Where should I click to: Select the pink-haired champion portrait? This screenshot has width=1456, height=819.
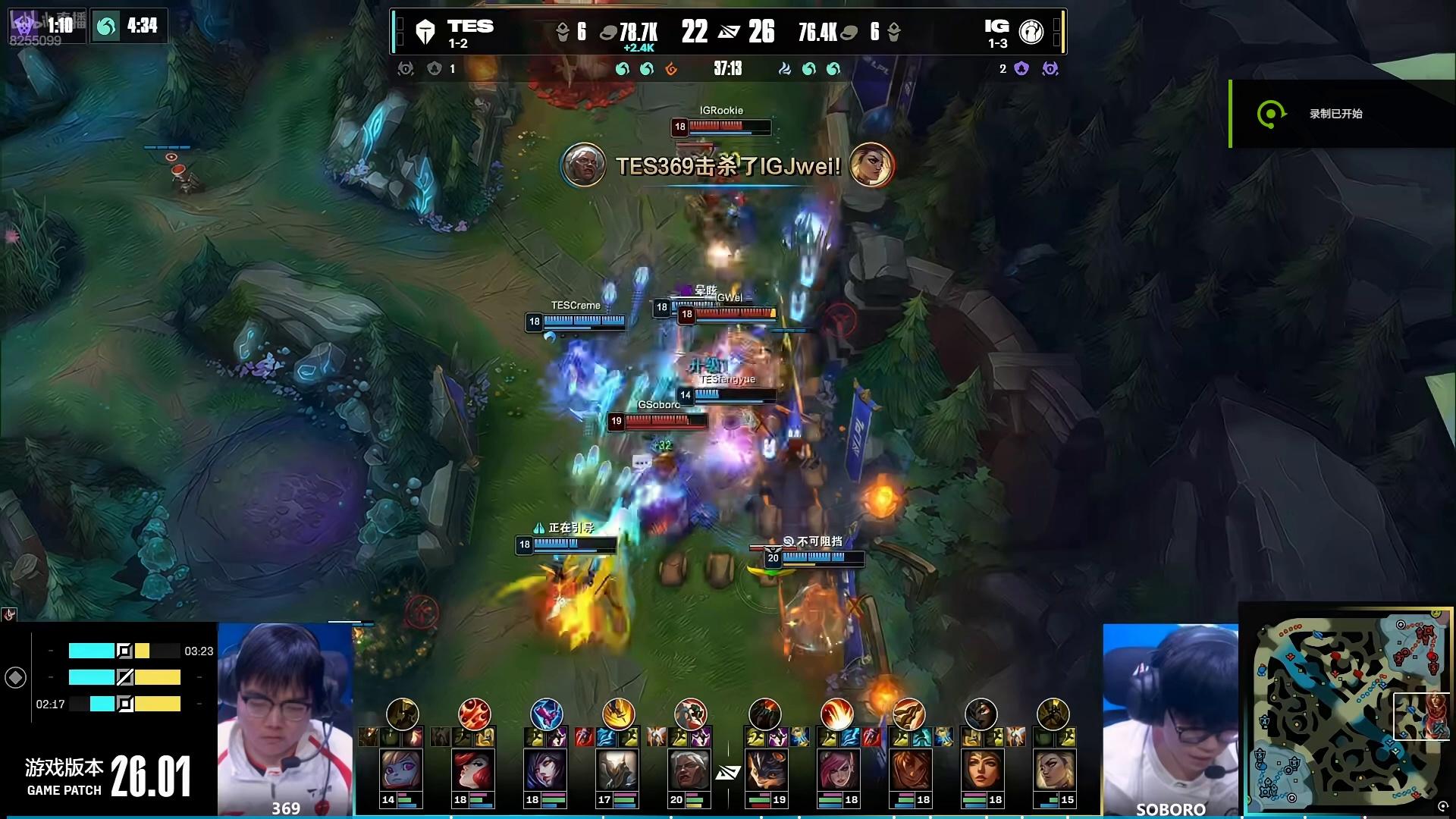click(836, 770)
